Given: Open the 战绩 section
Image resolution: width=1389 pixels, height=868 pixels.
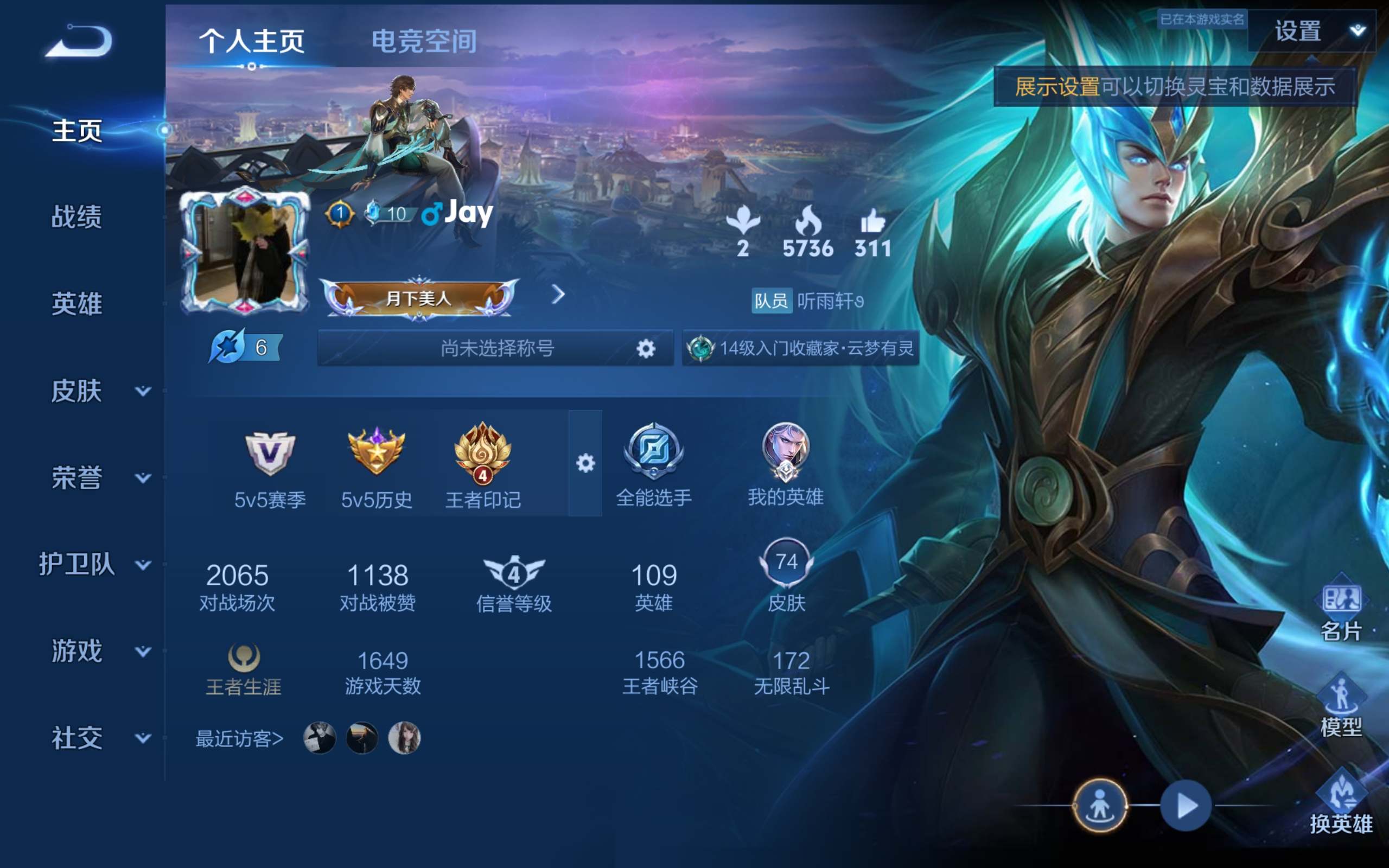Looking at the screenshot, I should click(77, 217).
